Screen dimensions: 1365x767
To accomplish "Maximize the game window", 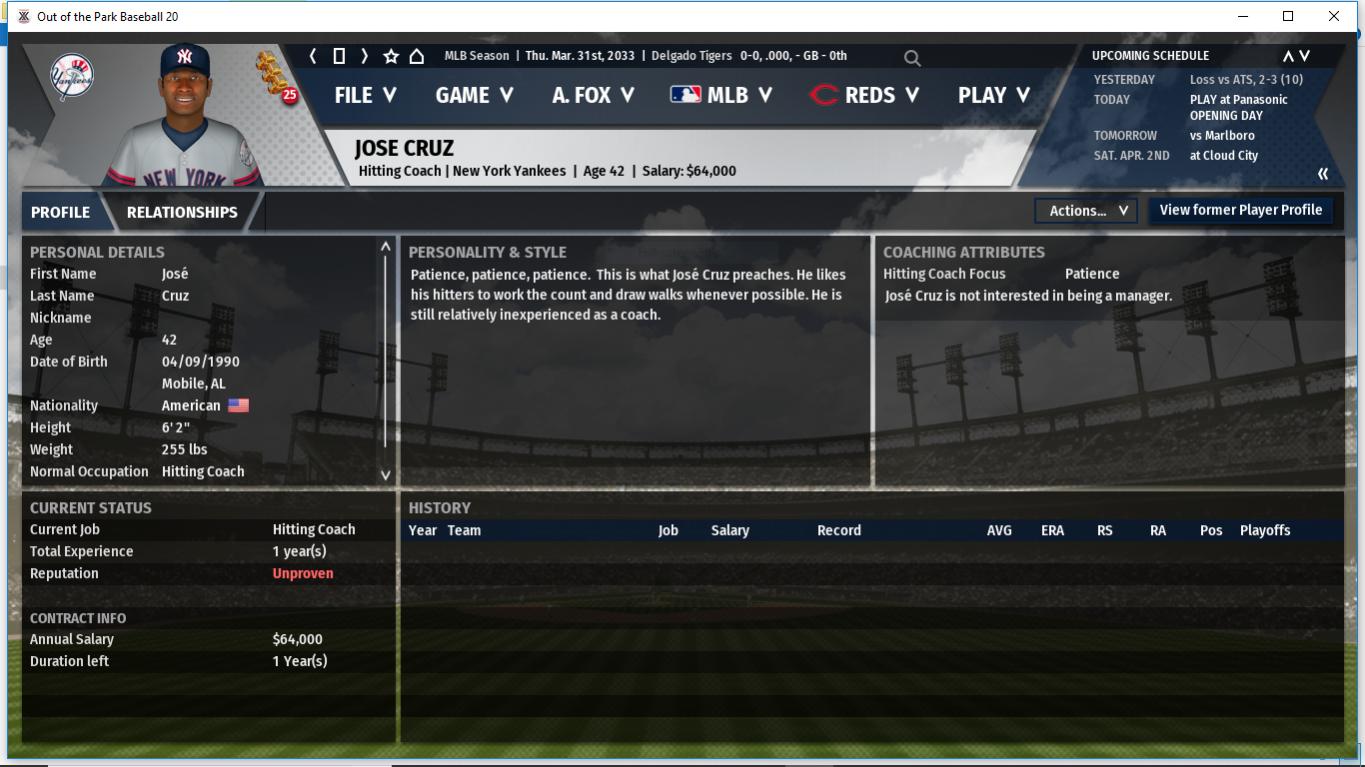I will (1288, 16).
